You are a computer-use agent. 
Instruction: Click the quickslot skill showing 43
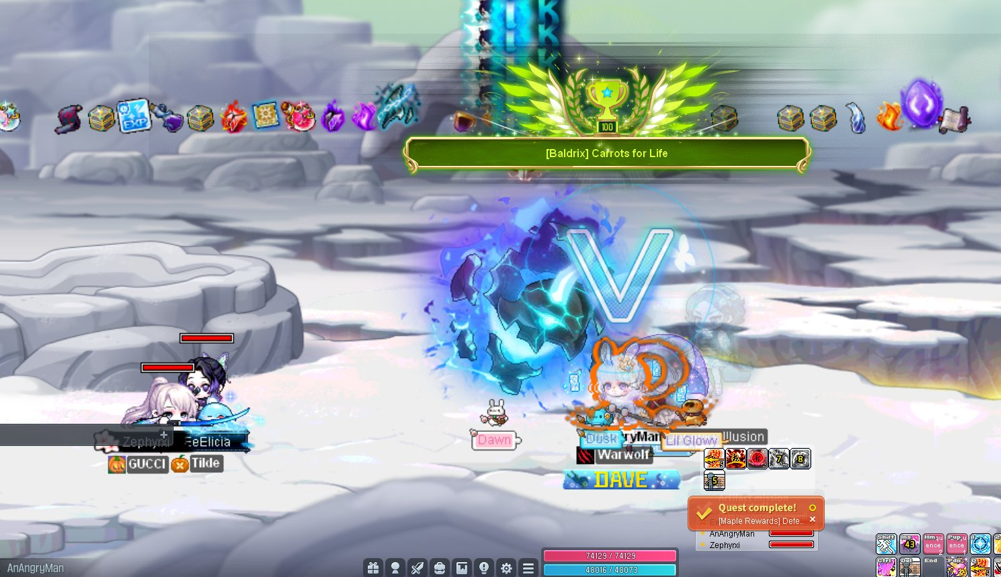pyautogui.click(x=909, y=544)
